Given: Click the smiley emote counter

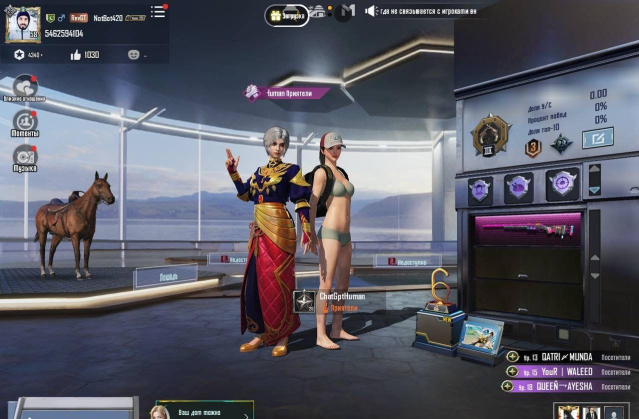Looking at the screenshot, I should 134,54.
